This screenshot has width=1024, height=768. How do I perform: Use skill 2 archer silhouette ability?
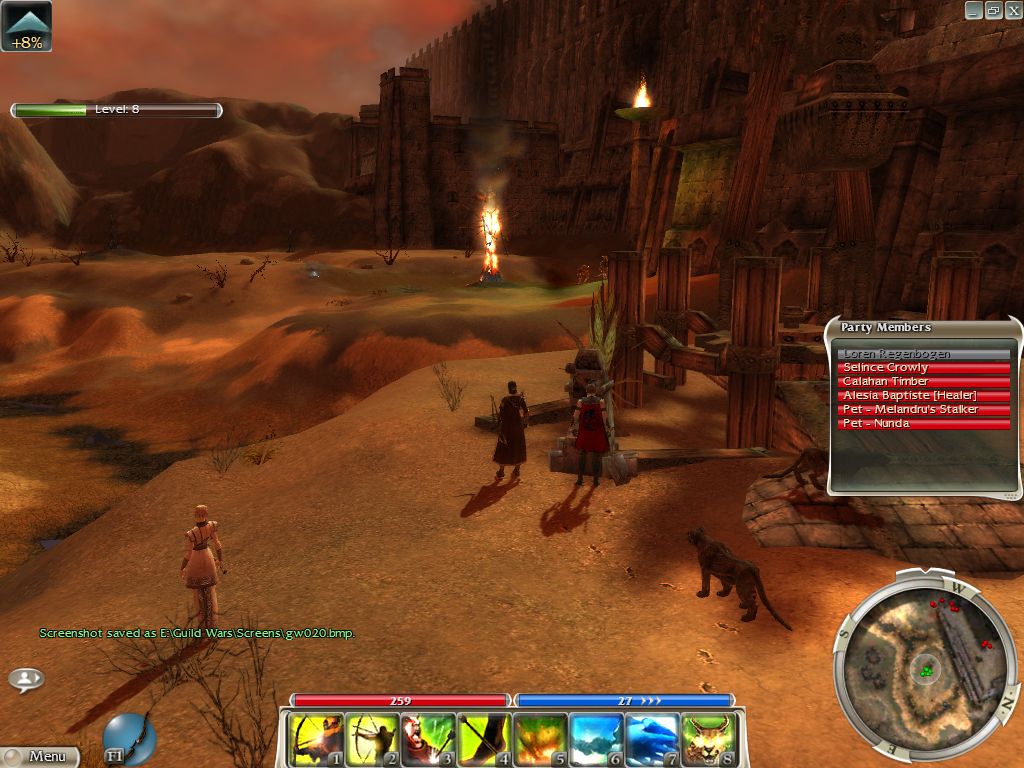372,740
